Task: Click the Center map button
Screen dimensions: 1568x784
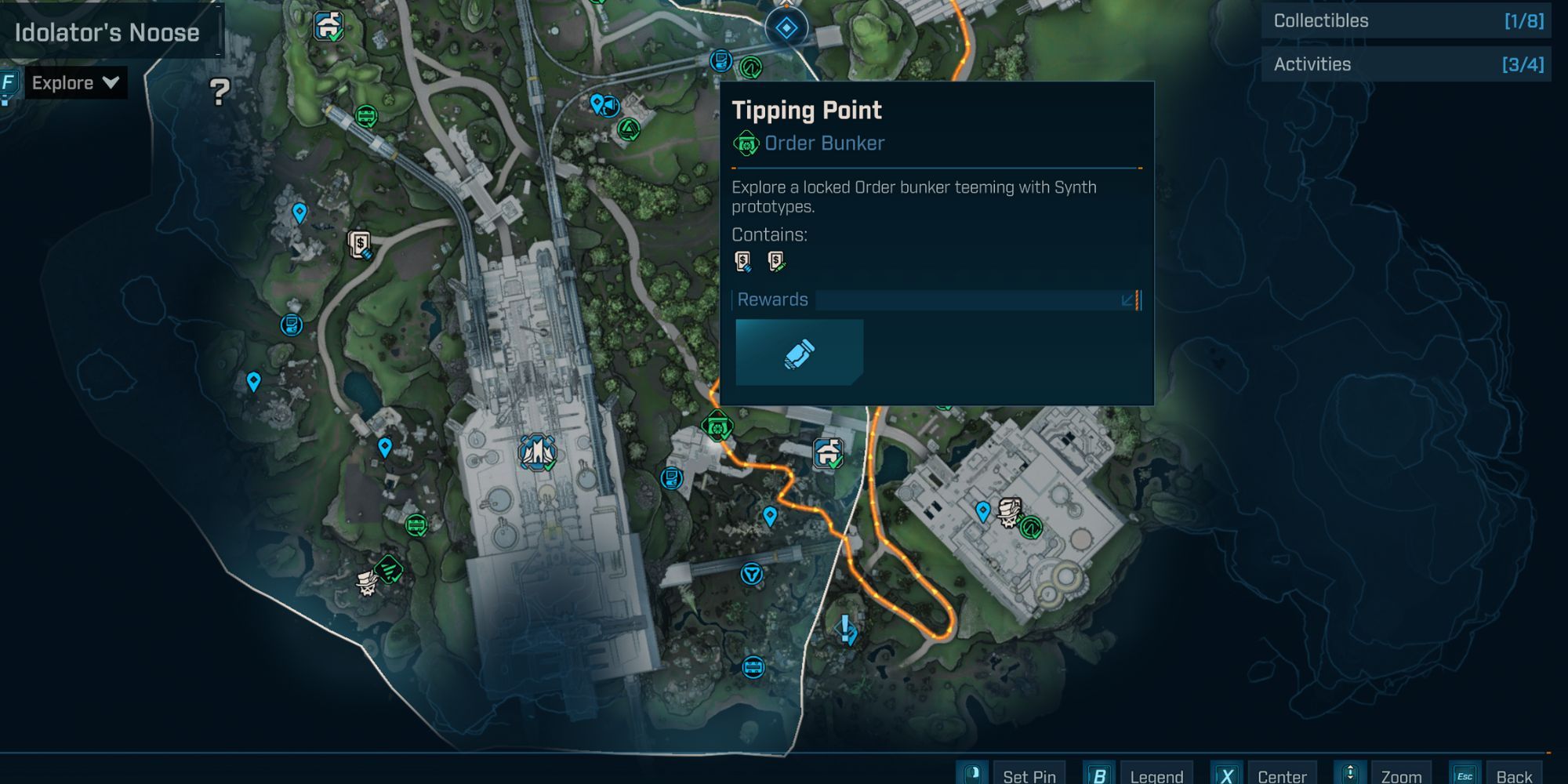Action: [1281, 775]
